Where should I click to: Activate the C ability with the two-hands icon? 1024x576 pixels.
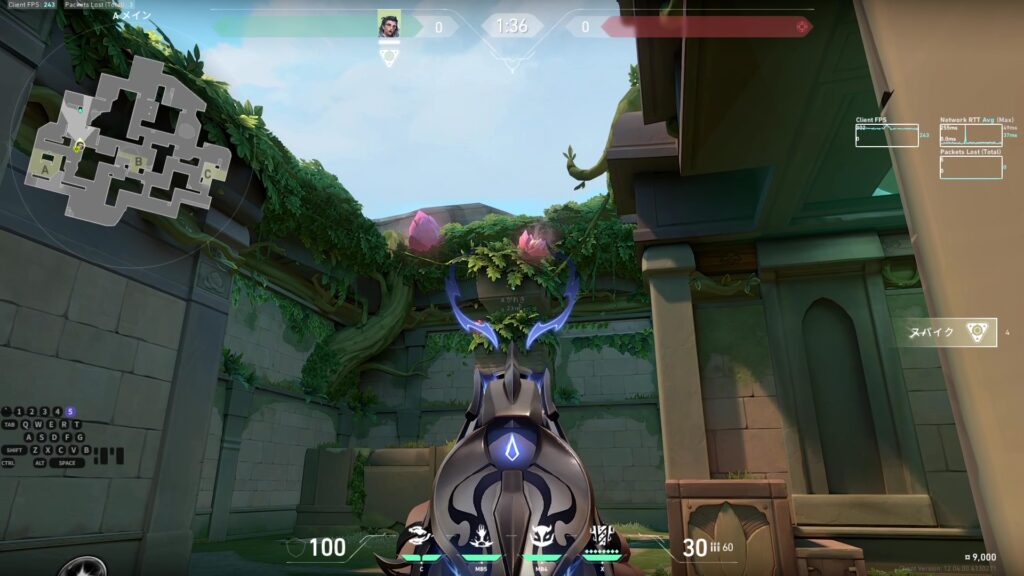[x=421, y=537]
